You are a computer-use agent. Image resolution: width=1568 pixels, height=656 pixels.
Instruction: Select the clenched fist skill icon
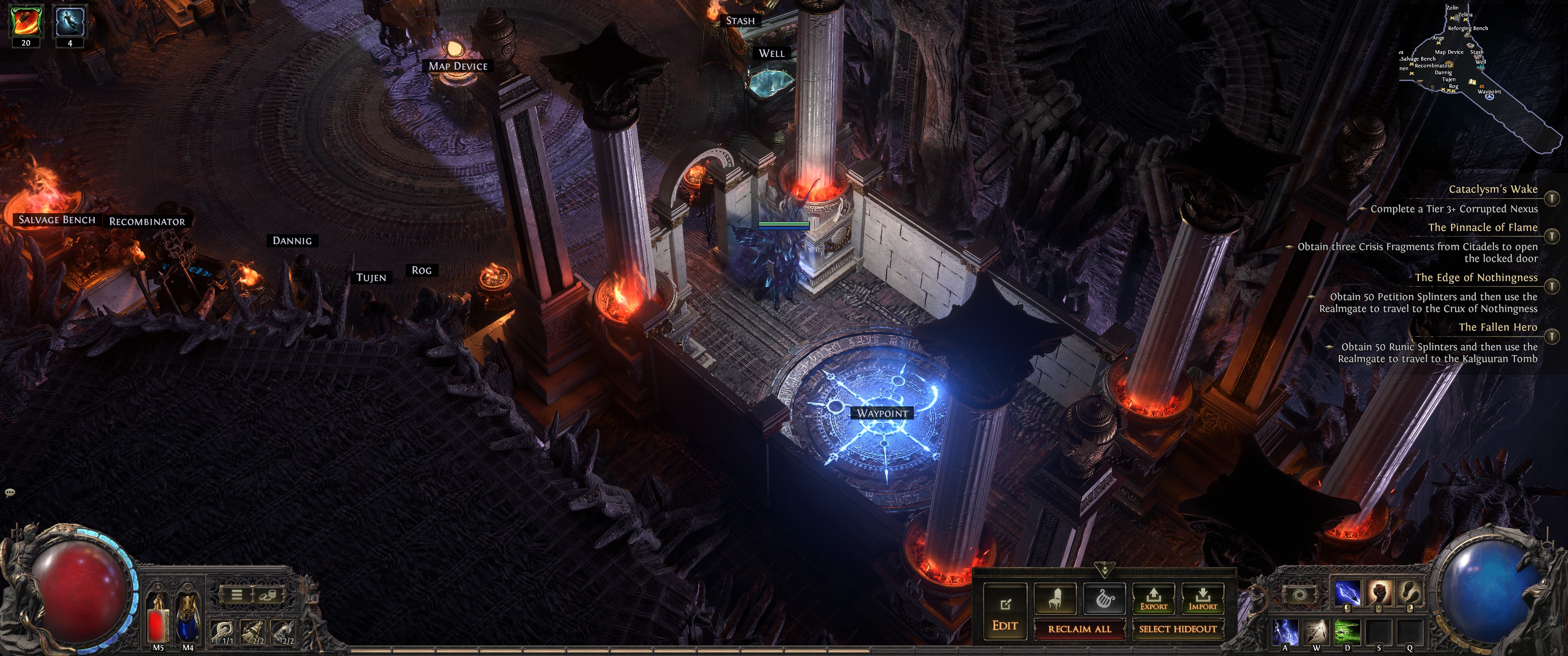tap(1379, 593)
